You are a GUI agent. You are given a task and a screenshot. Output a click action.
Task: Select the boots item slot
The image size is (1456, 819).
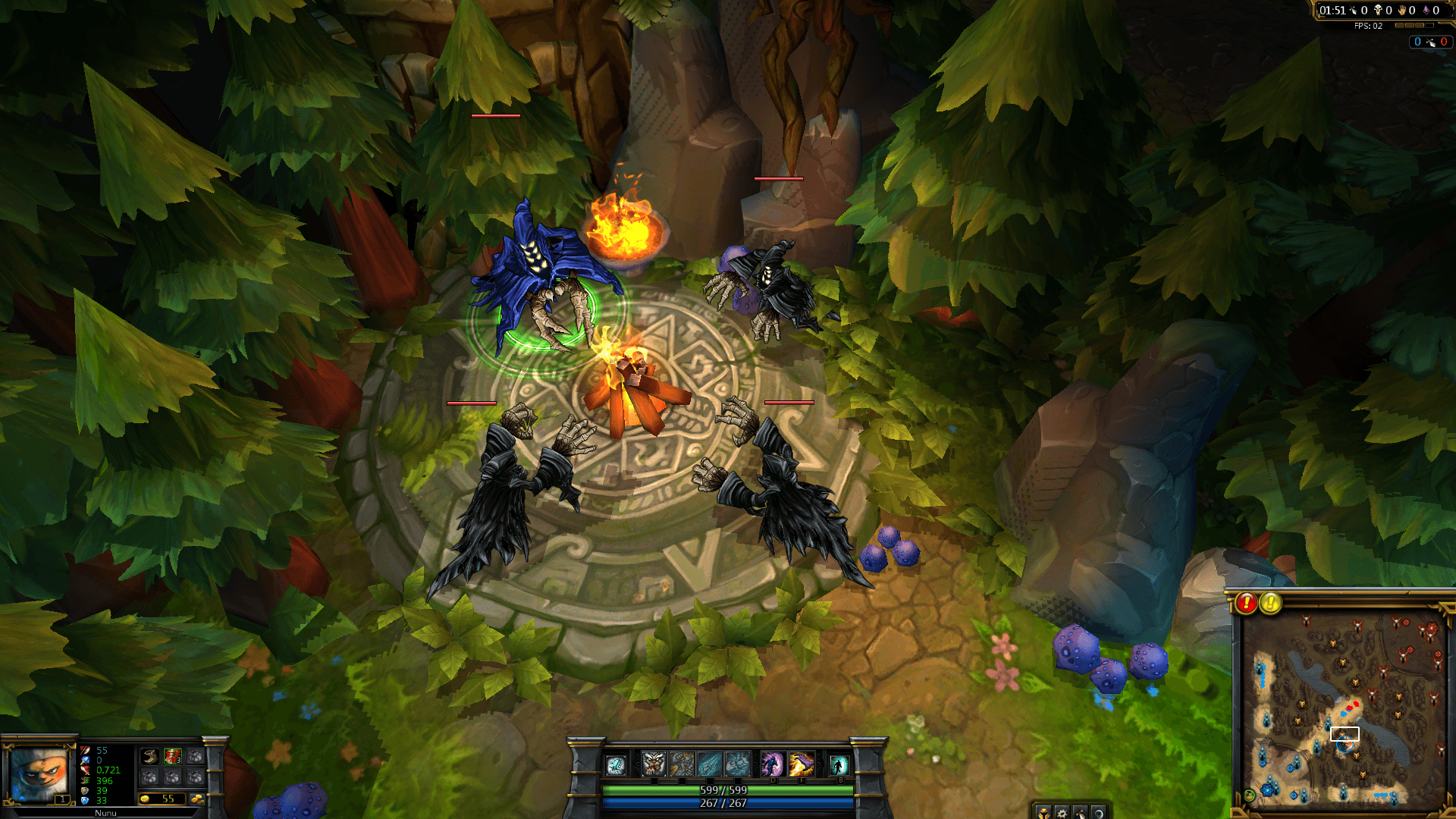coord(150,756)
